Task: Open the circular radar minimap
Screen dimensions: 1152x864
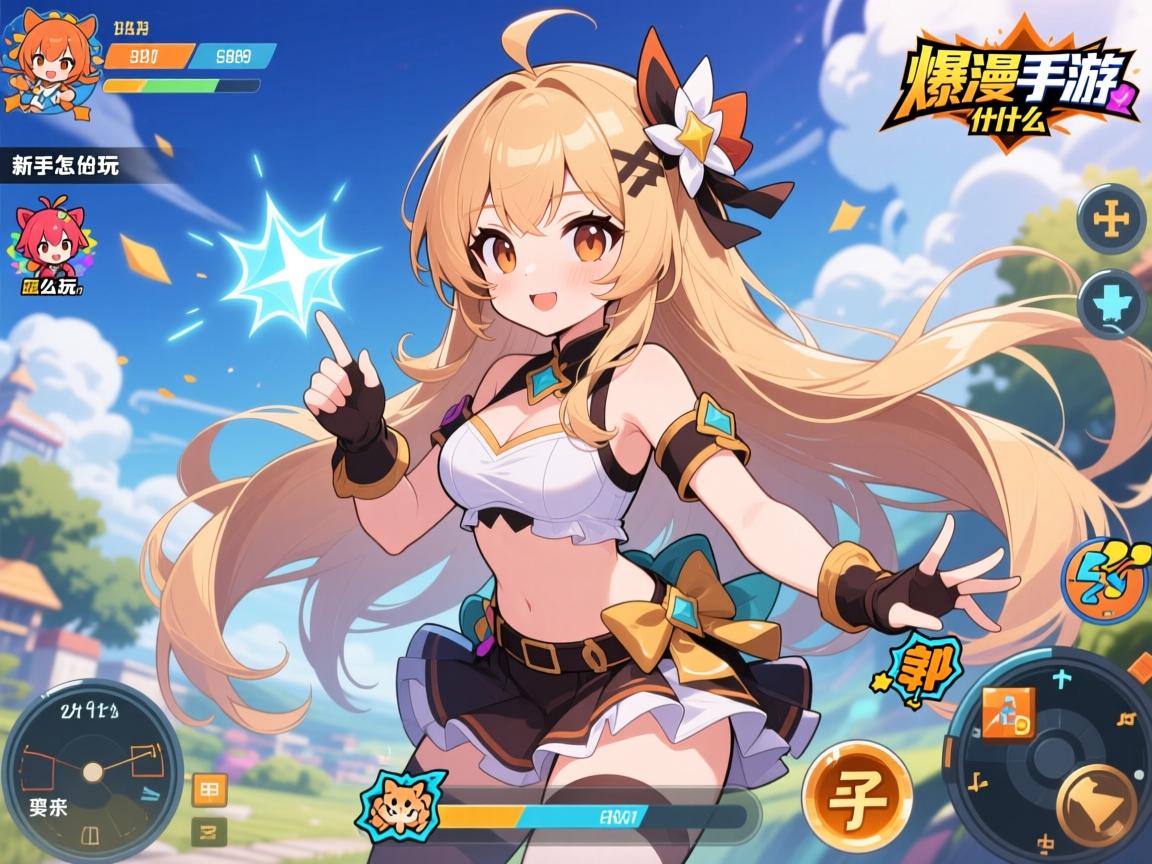Action: (x=91, y=771)
